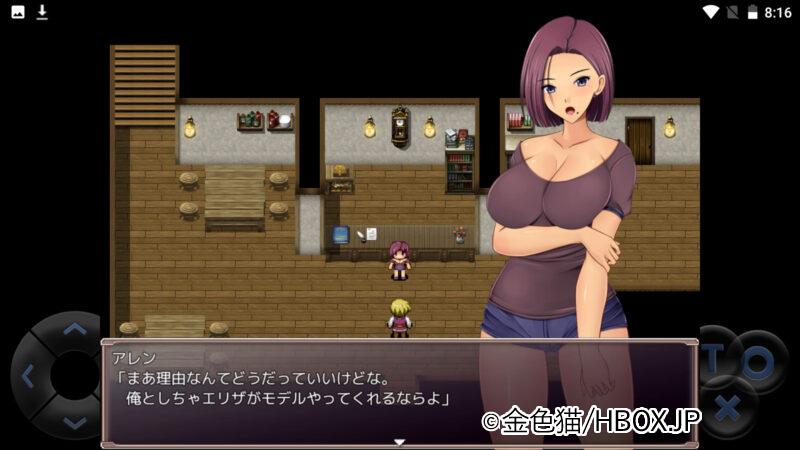Tap the virtual O button

pyautogui.click(x=757, y=361)
